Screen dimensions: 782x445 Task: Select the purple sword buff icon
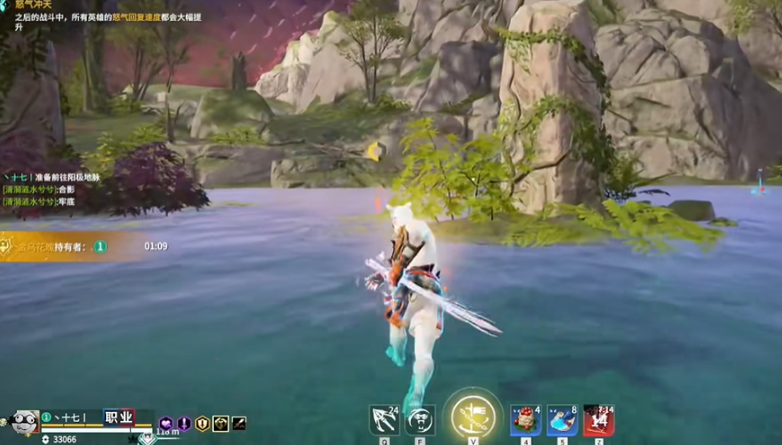[x=184, y=424]
